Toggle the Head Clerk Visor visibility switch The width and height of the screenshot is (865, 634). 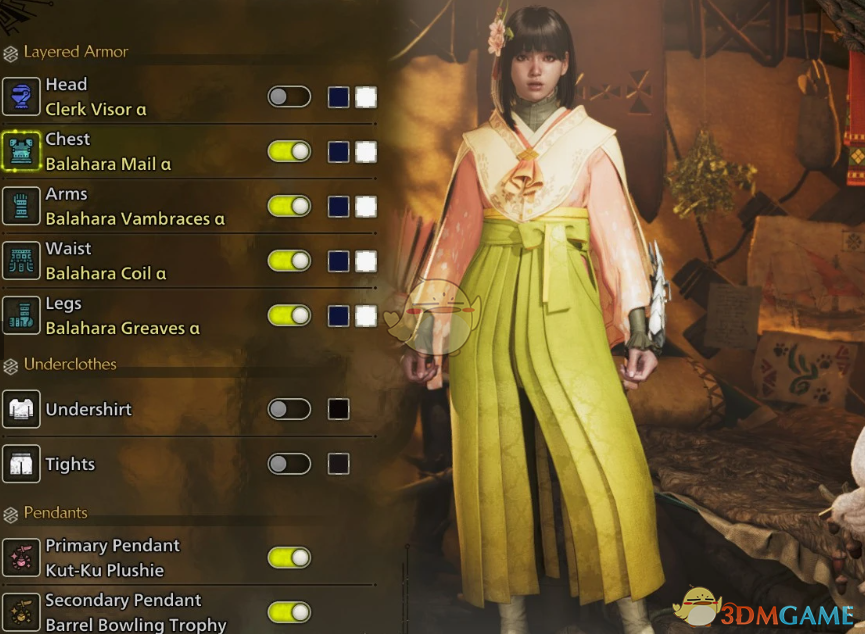point(289,97)
